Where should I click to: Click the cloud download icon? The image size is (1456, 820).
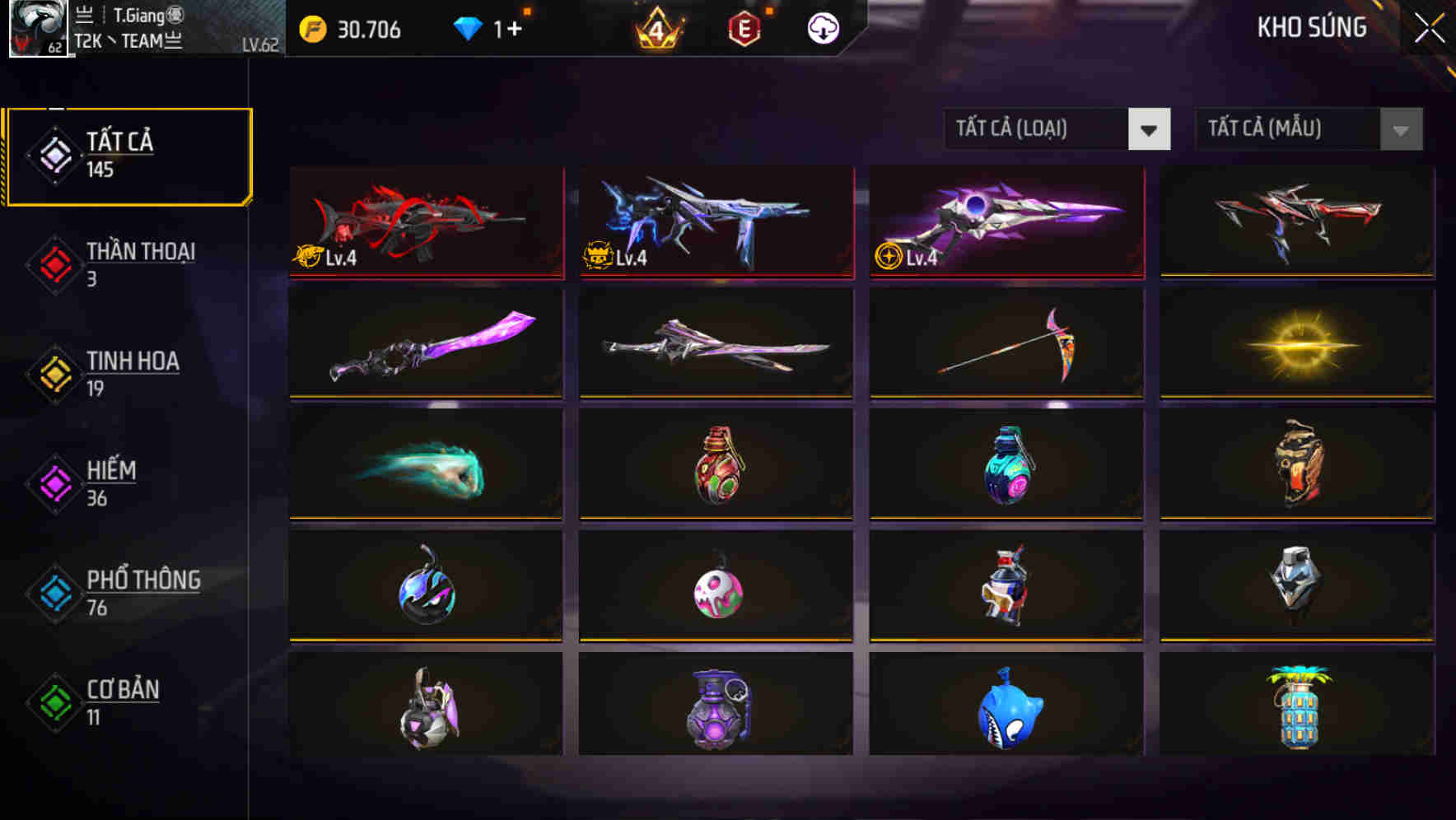[x=822, y=27]
